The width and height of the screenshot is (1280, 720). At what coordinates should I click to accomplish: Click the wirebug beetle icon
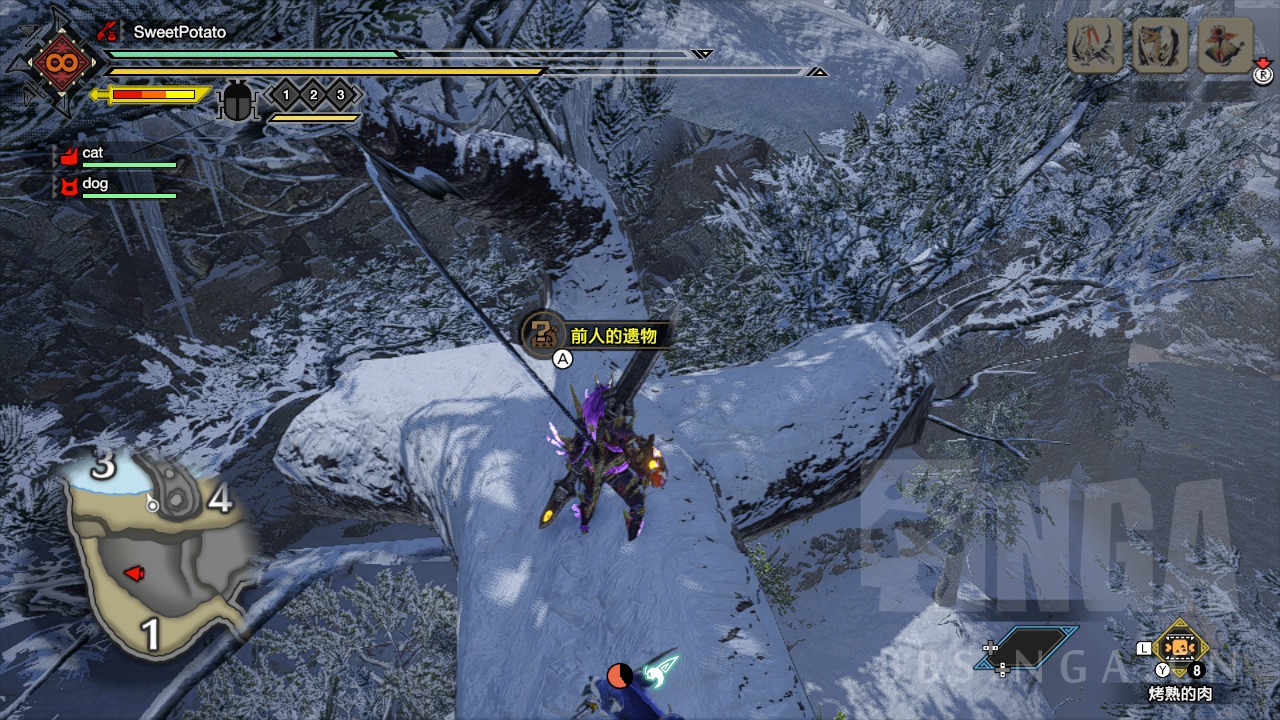tap(237, 101)
